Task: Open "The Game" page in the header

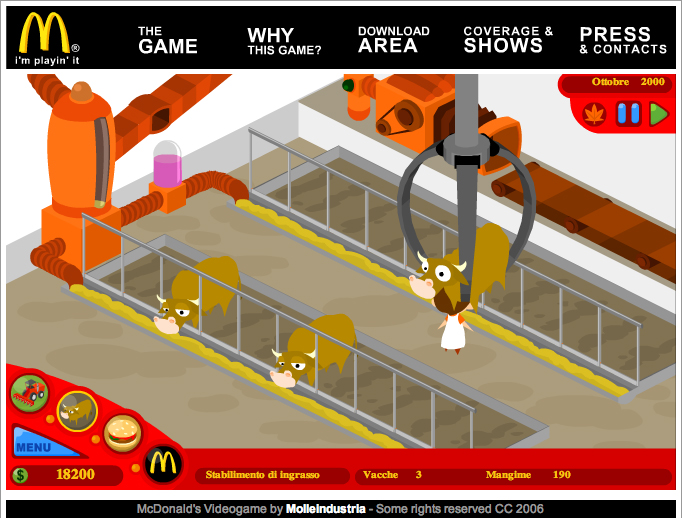Action: click(167, 40)
